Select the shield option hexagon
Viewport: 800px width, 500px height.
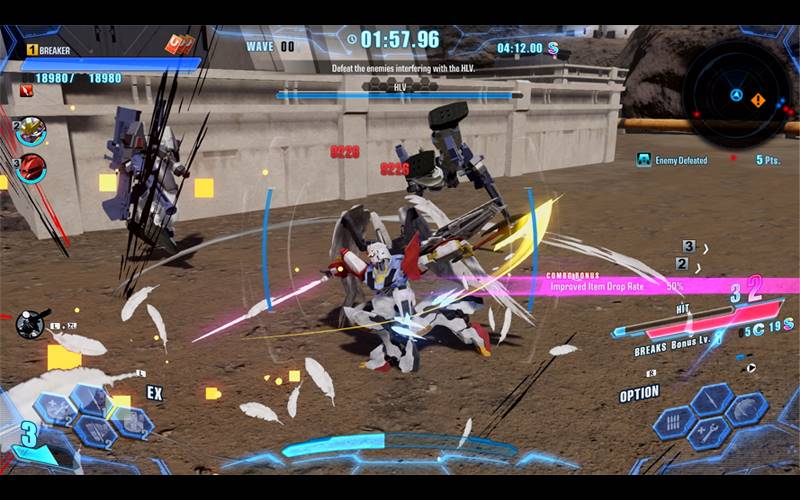click(747, 409)
